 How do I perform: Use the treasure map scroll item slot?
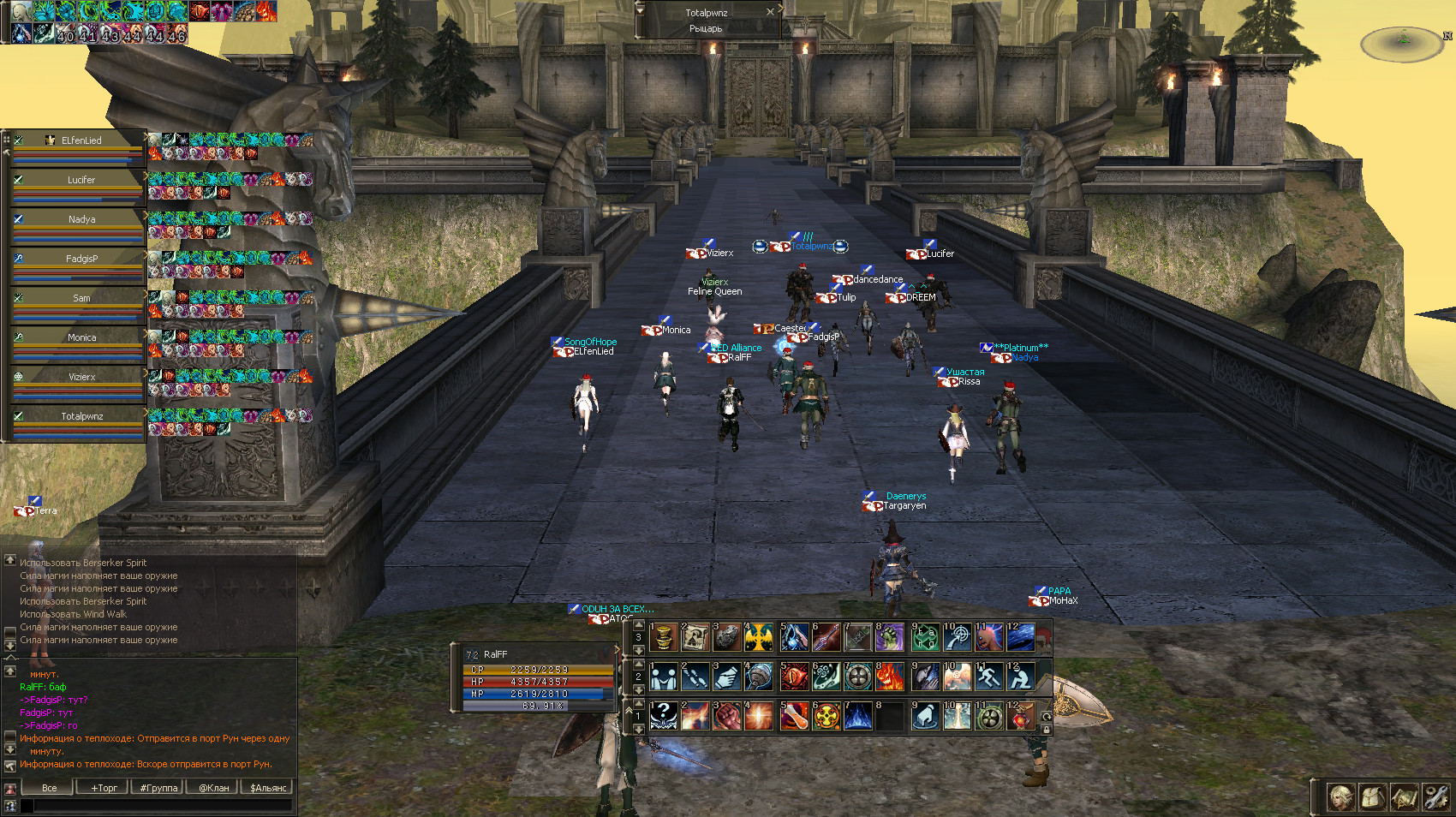point(695,637)
